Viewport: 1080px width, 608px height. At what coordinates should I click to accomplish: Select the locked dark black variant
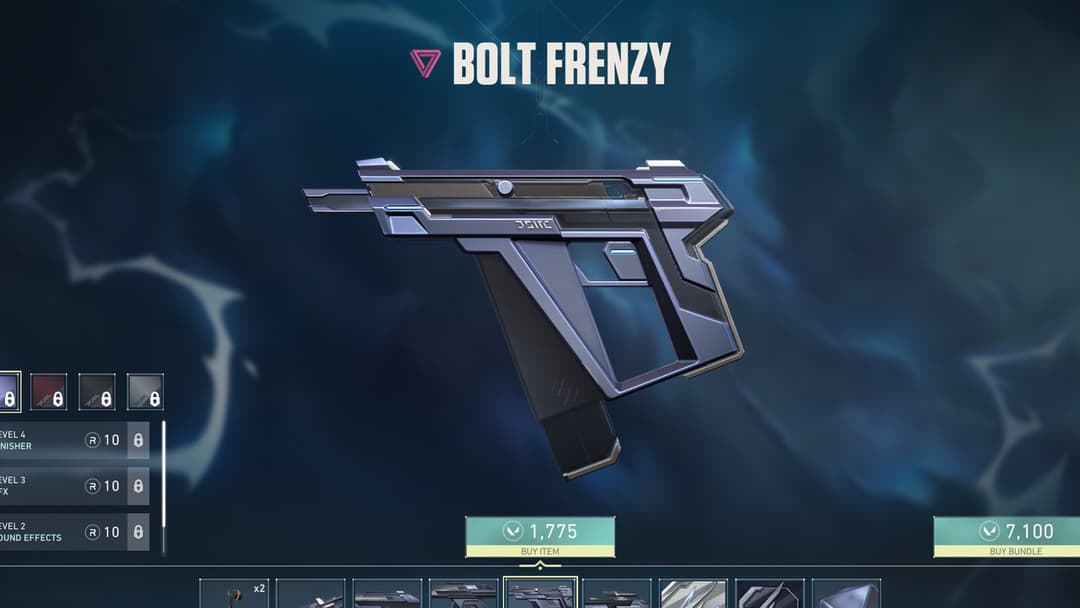97,392
